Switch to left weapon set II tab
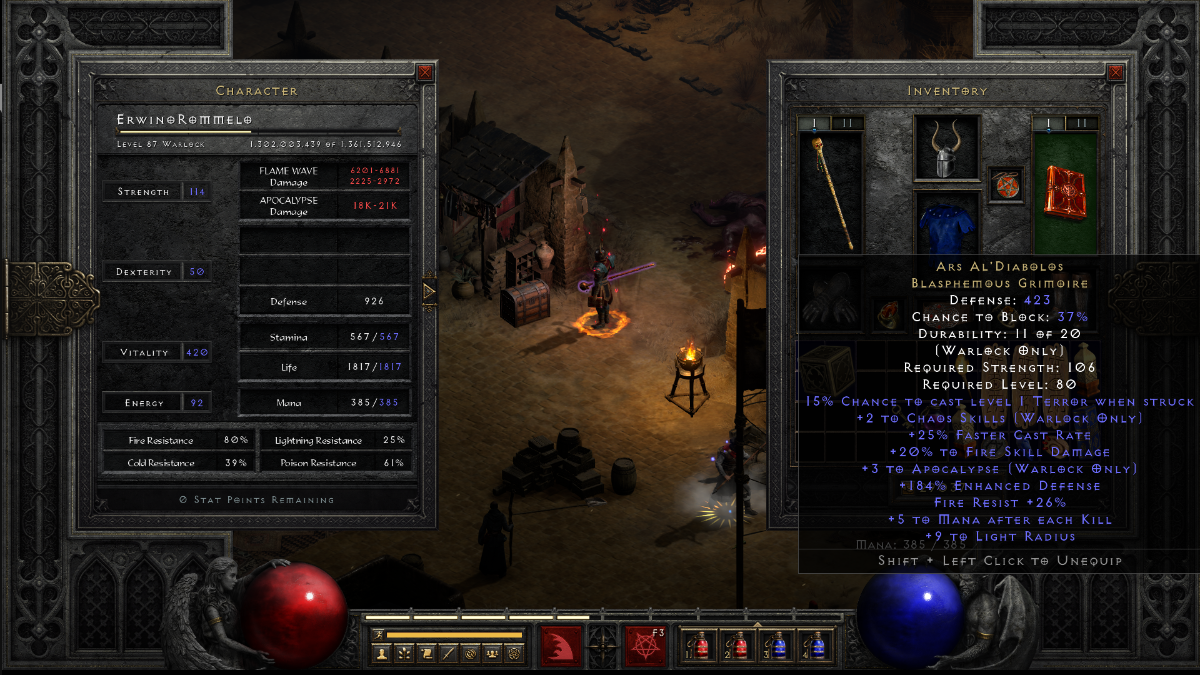Image resolution: width=1200 pixels, height=675 pixels. [847, 123]
